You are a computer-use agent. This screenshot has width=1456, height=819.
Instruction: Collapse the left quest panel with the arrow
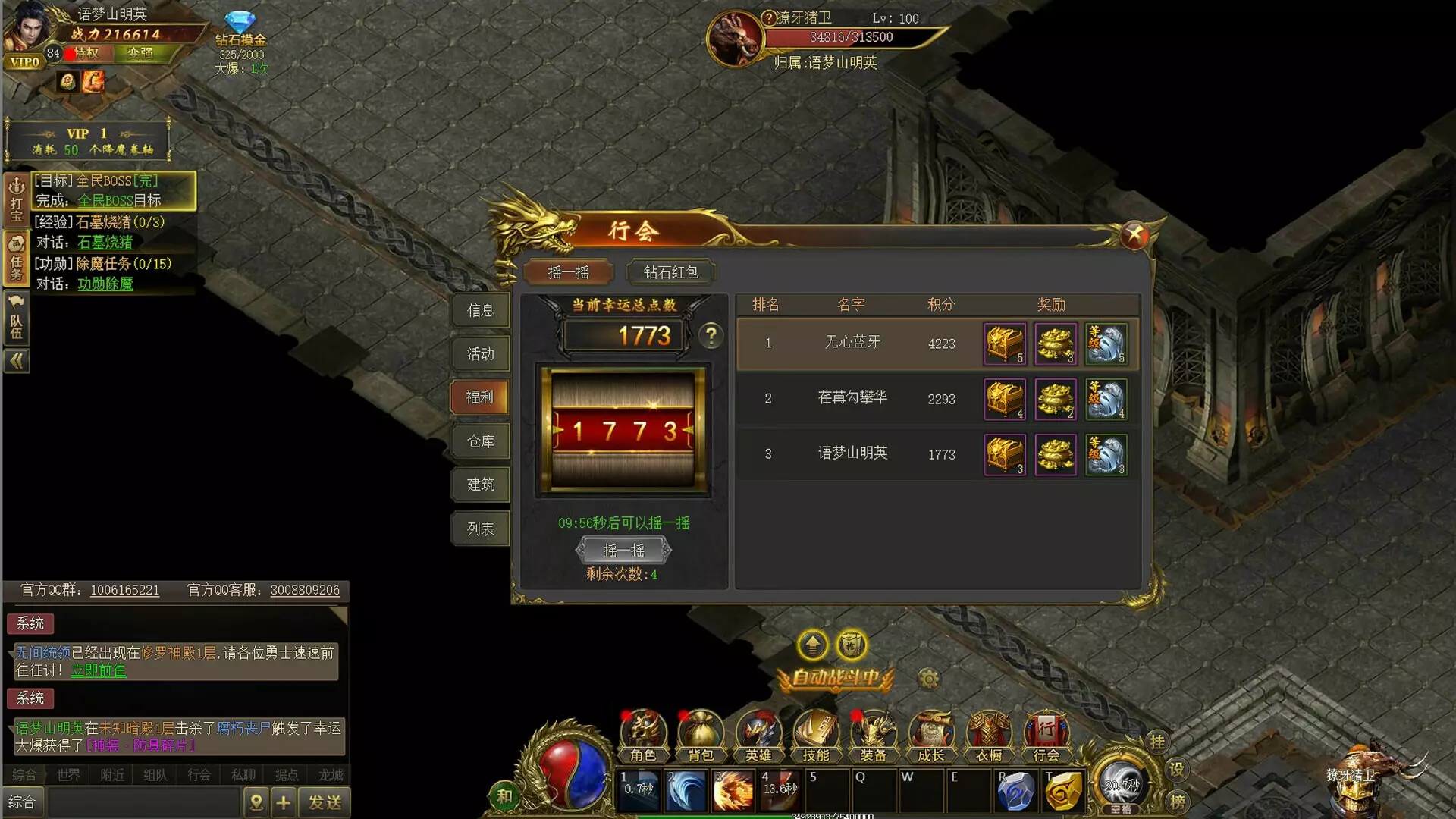[16, 361]
